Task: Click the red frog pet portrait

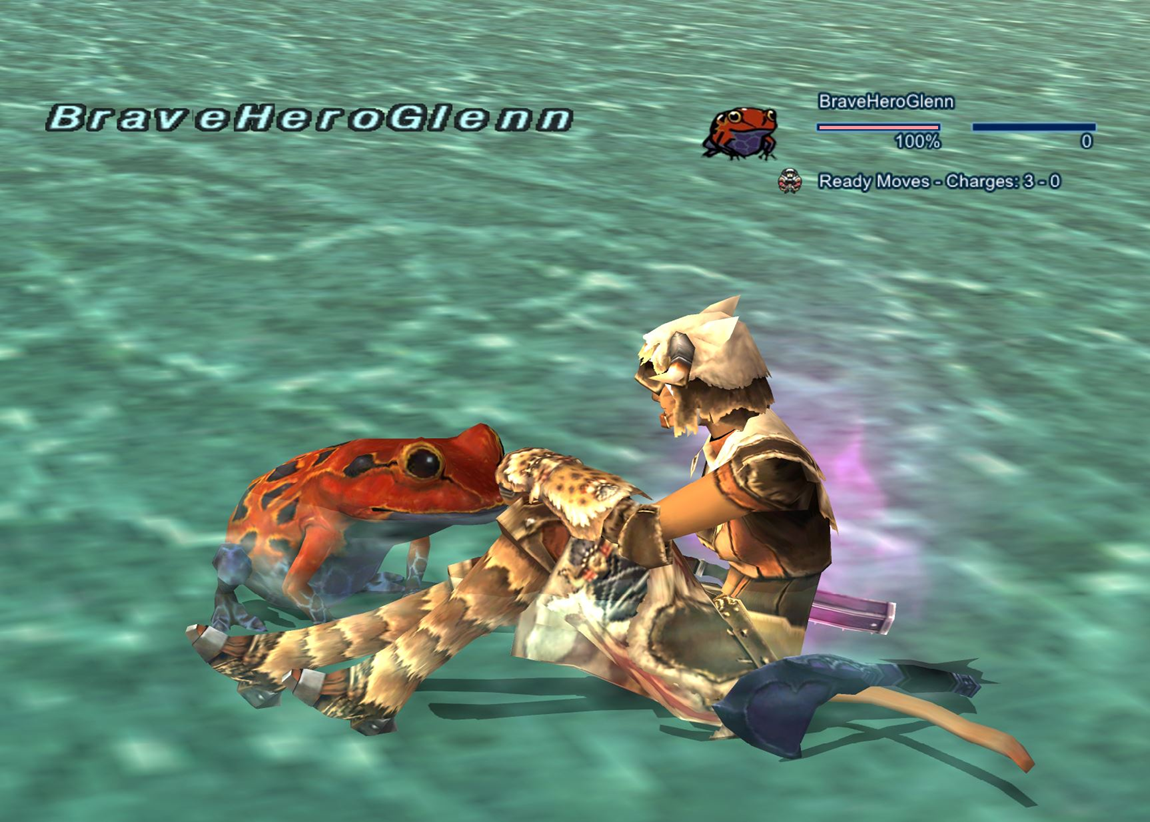Action: tap(740, 132)
